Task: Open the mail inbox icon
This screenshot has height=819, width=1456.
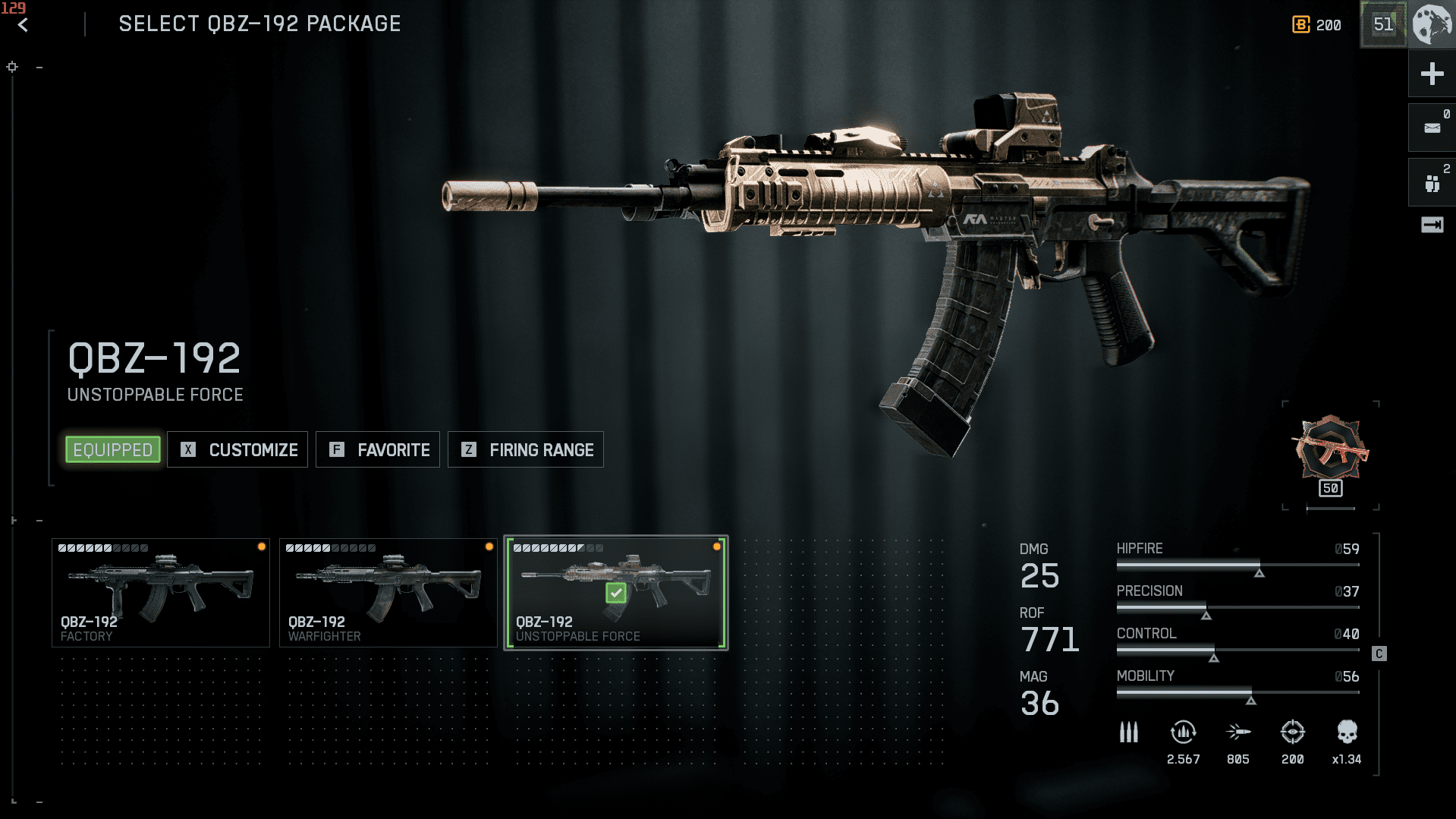Action: click(x=1432, y=128)
